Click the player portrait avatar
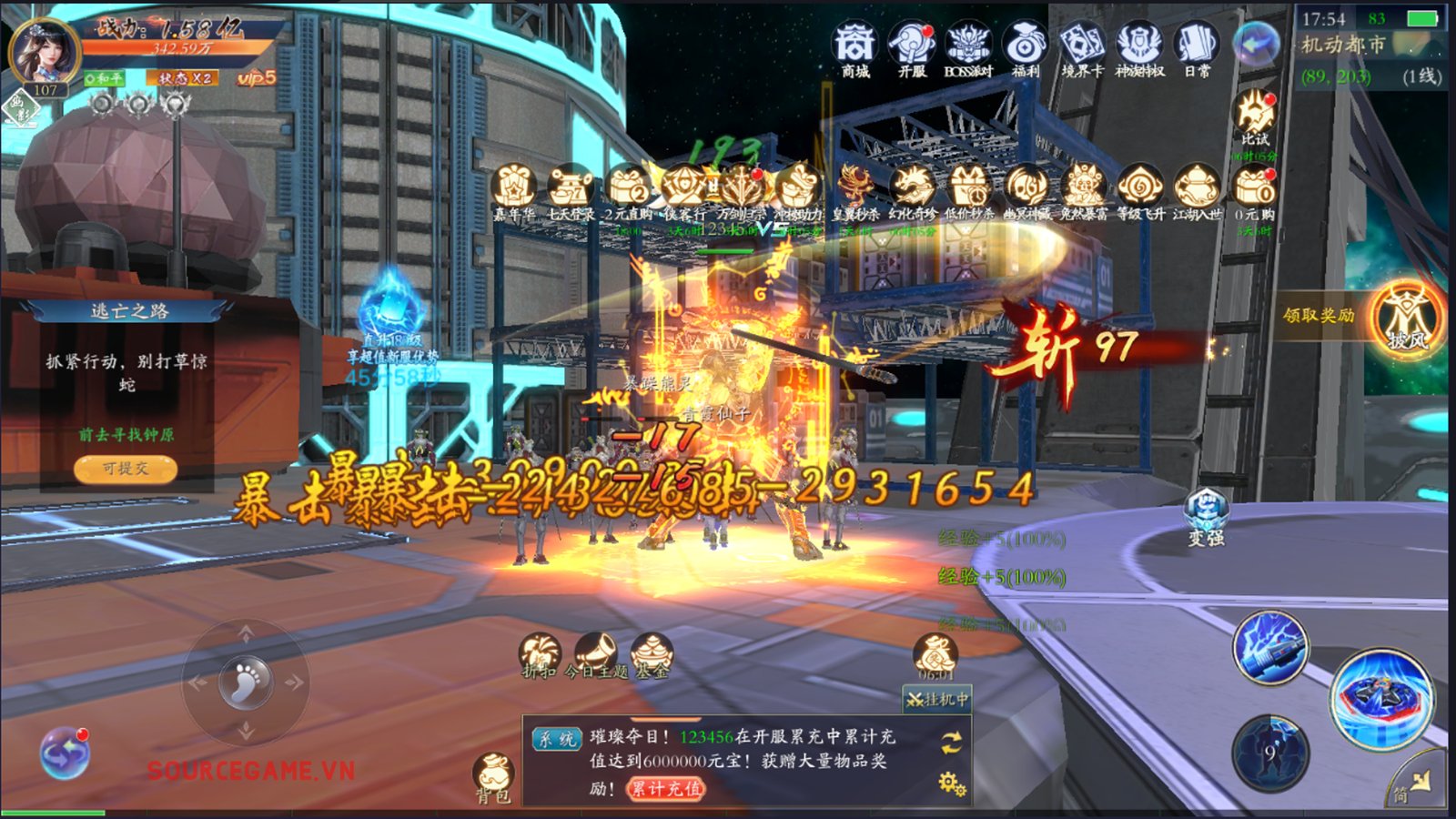1456x819 pixels. click(43, 50)
